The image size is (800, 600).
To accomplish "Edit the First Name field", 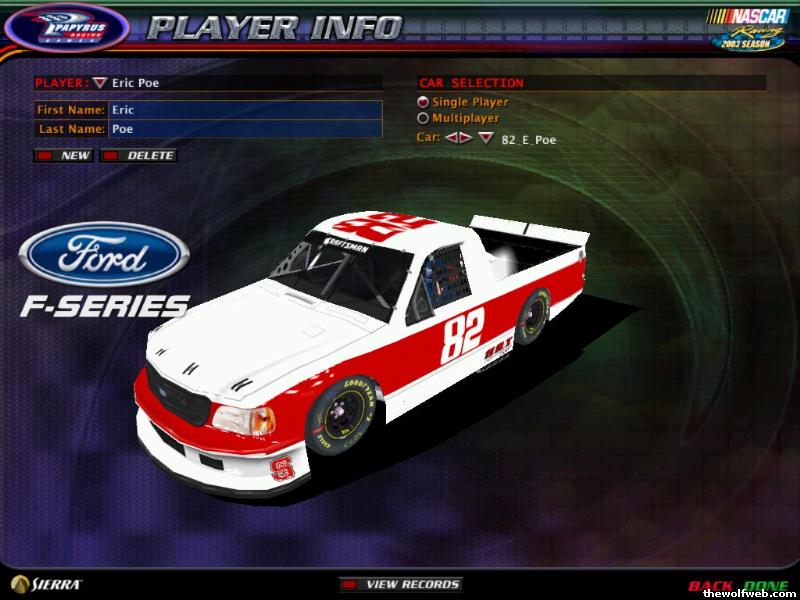I will coord(245,110).
